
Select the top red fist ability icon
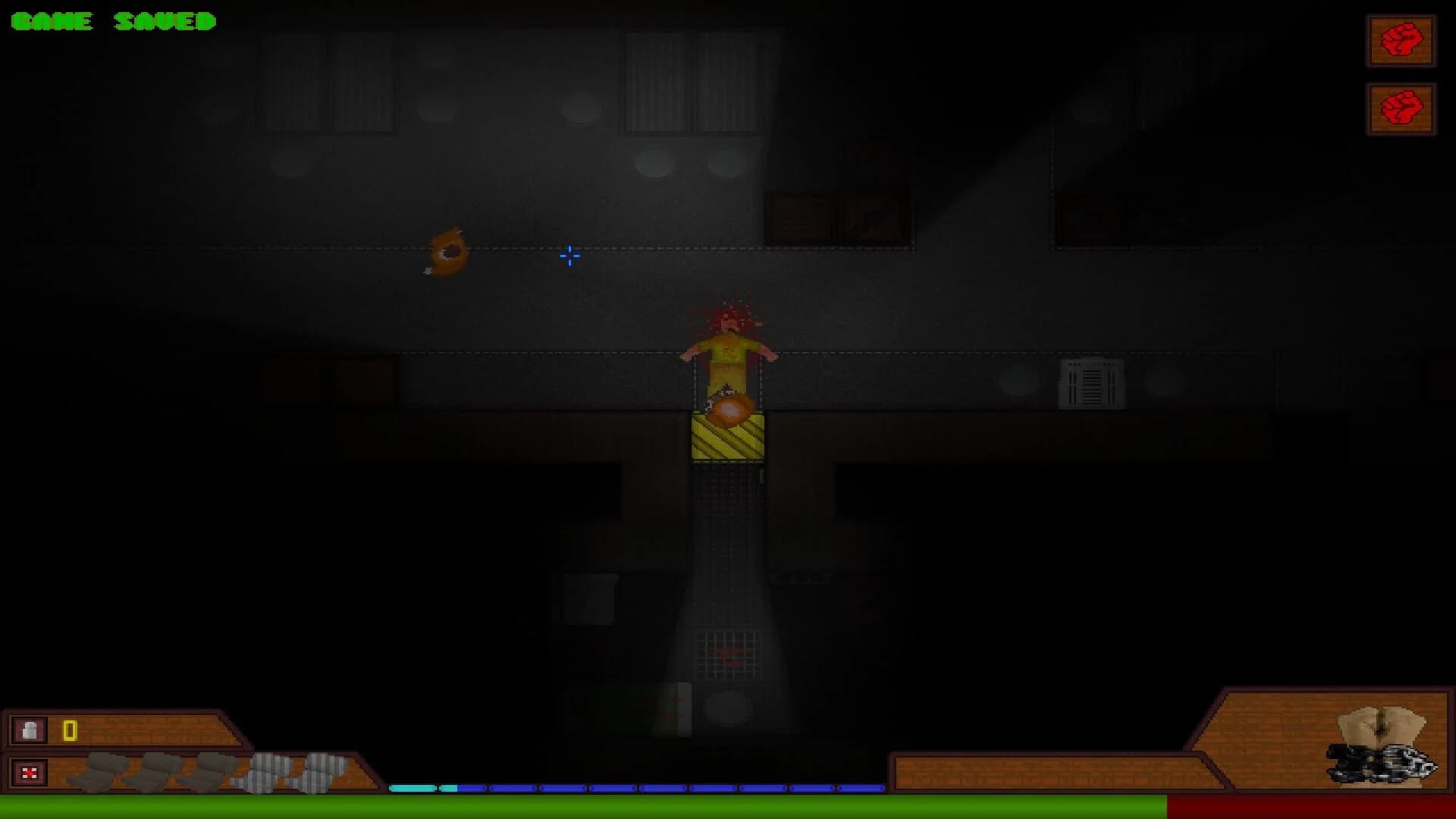click(1399, 42)
